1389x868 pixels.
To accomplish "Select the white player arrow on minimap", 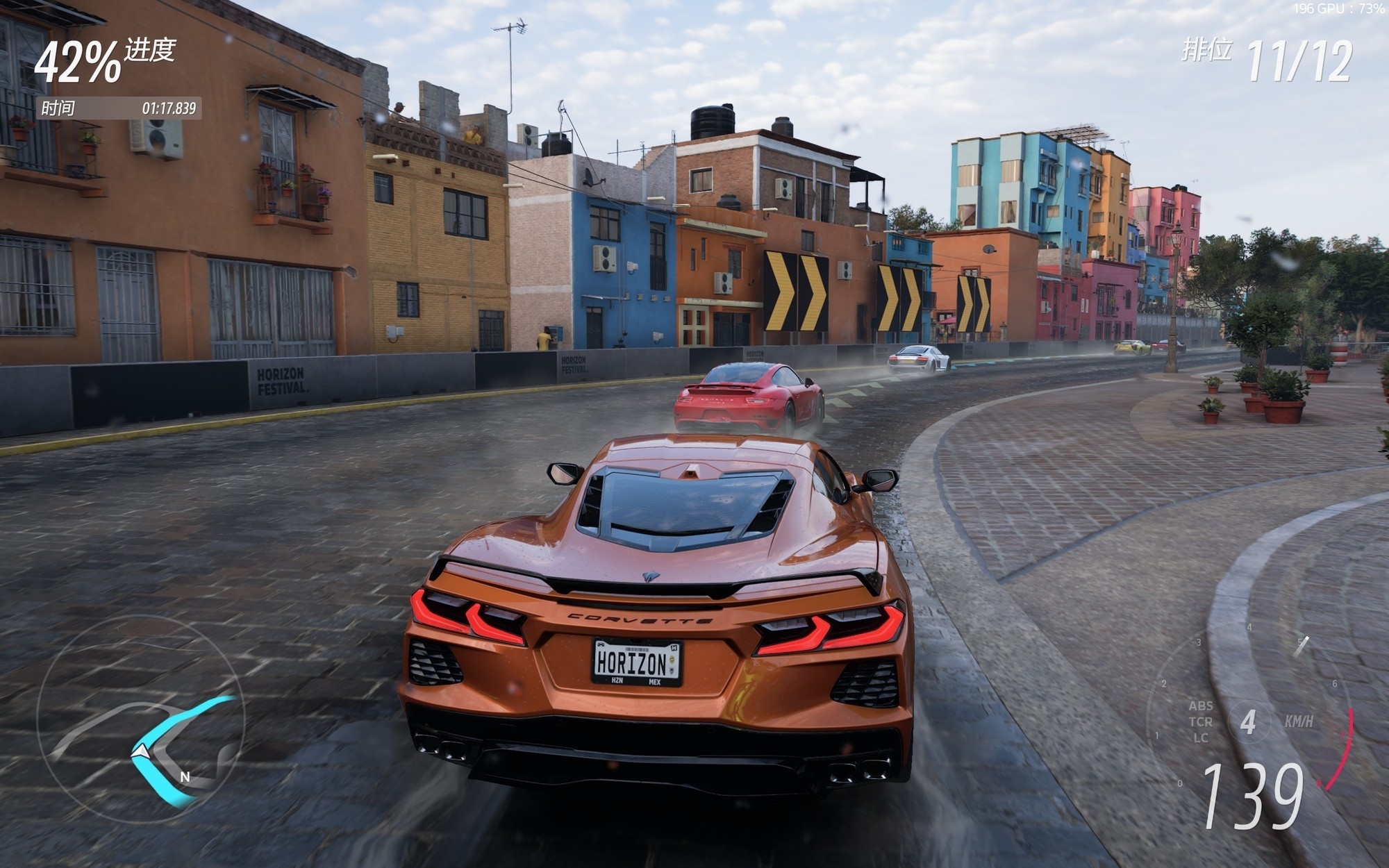I will pos(141,751).
